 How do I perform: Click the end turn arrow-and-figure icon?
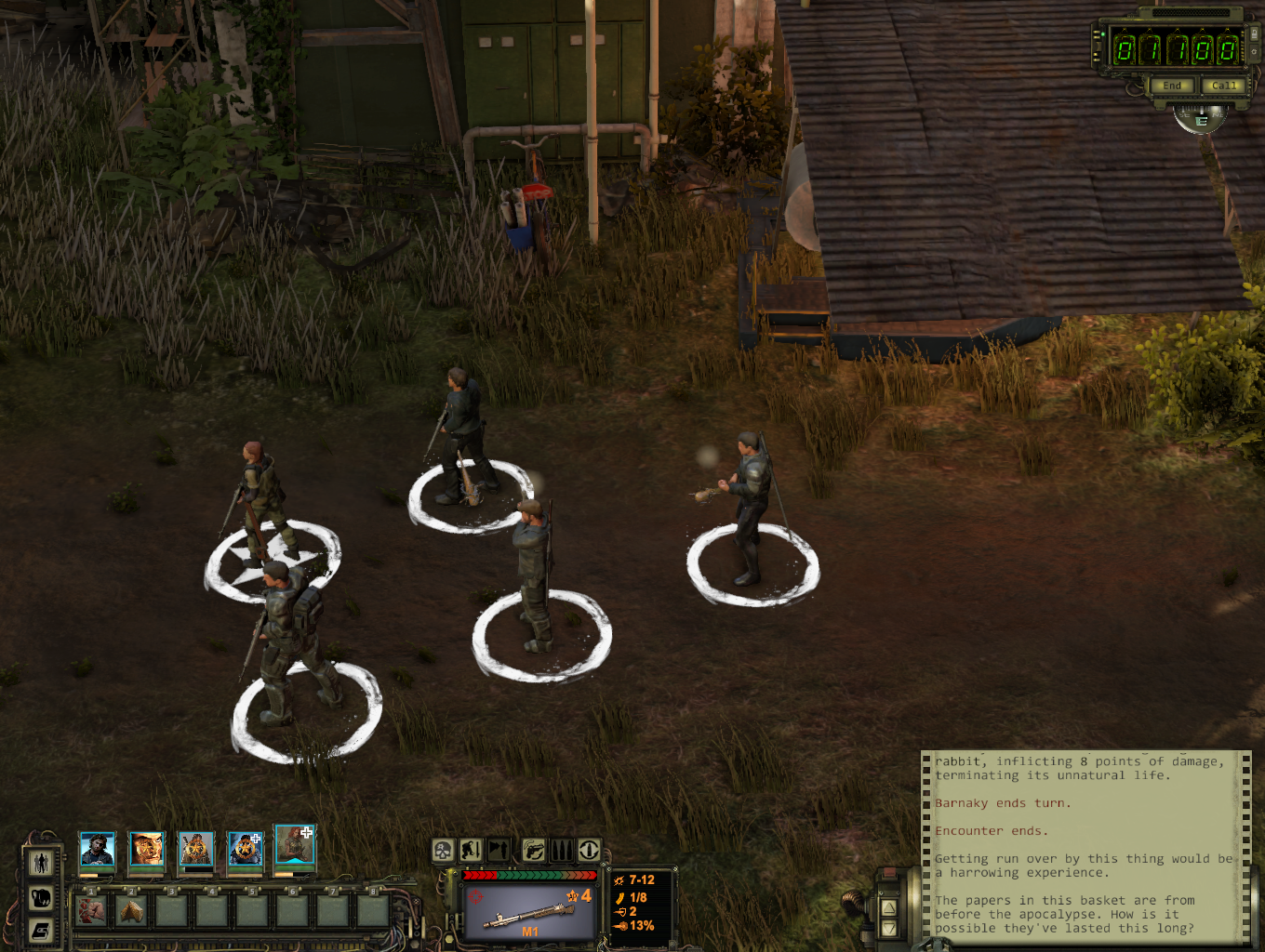pyautogui.click(x=499, y=850)
